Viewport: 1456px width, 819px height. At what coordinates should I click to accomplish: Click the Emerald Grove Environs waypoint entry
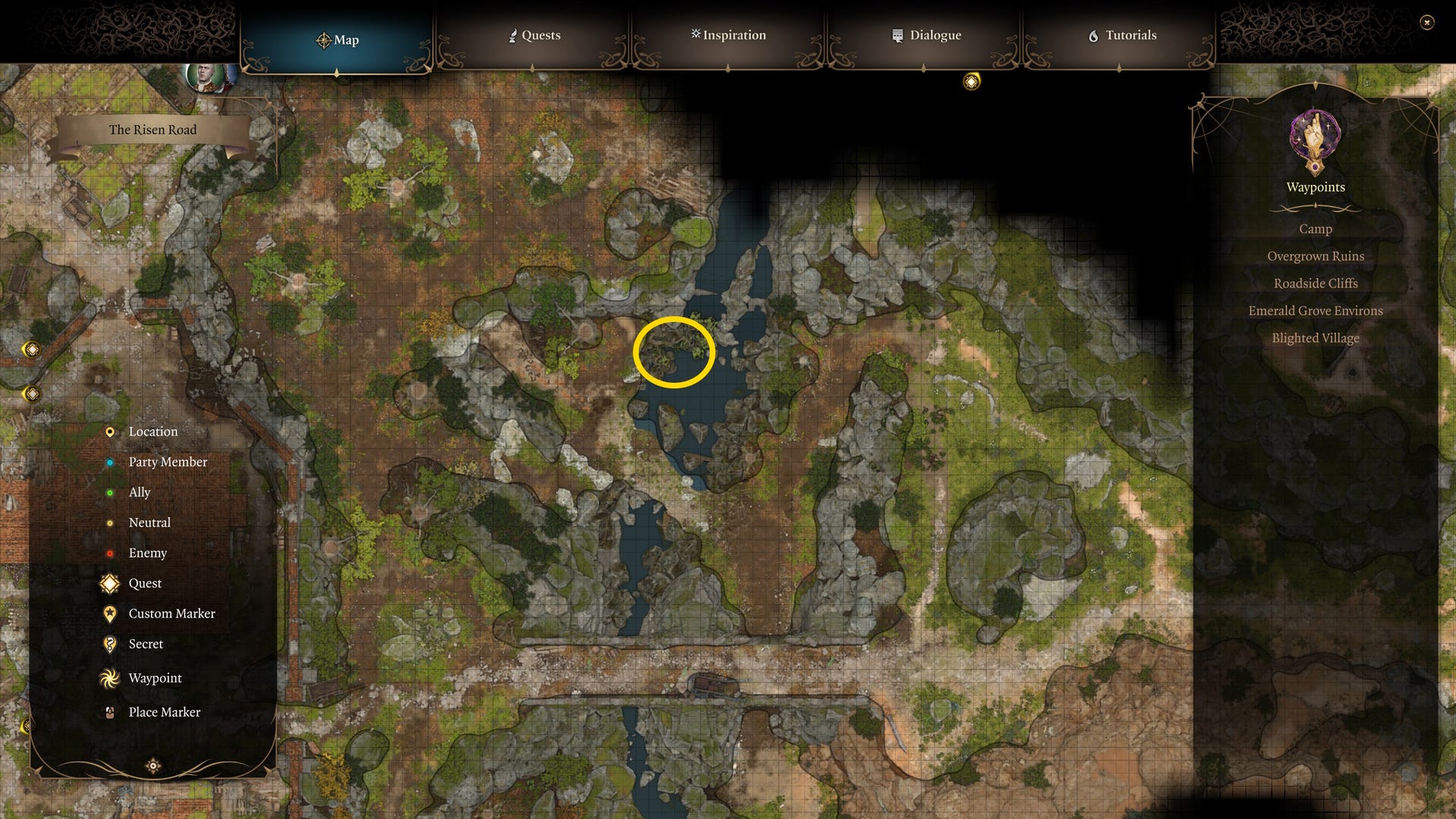coord(1316,310)
